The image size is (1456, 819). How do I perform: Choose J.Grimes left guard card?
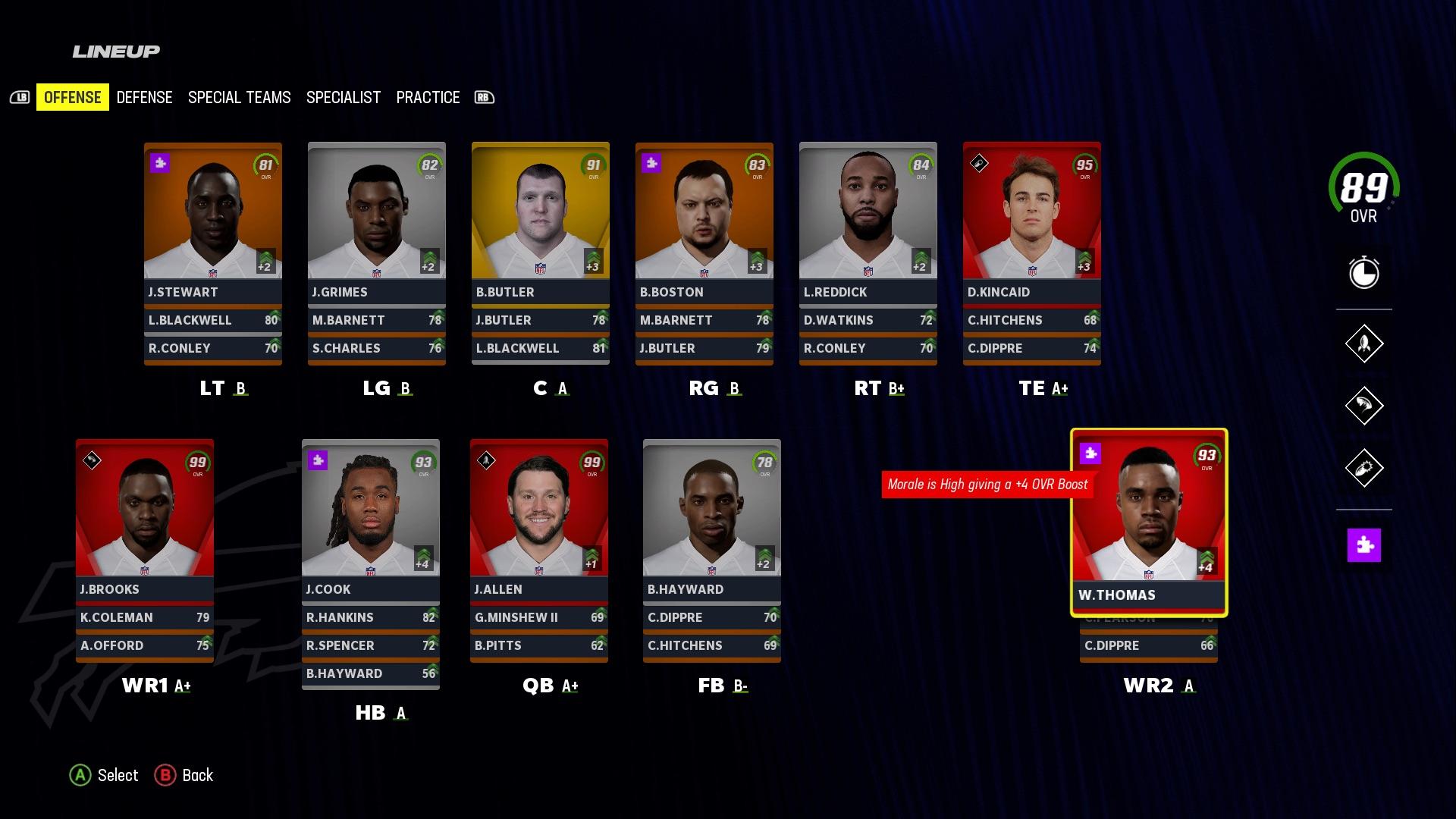[x=377, y=220]
